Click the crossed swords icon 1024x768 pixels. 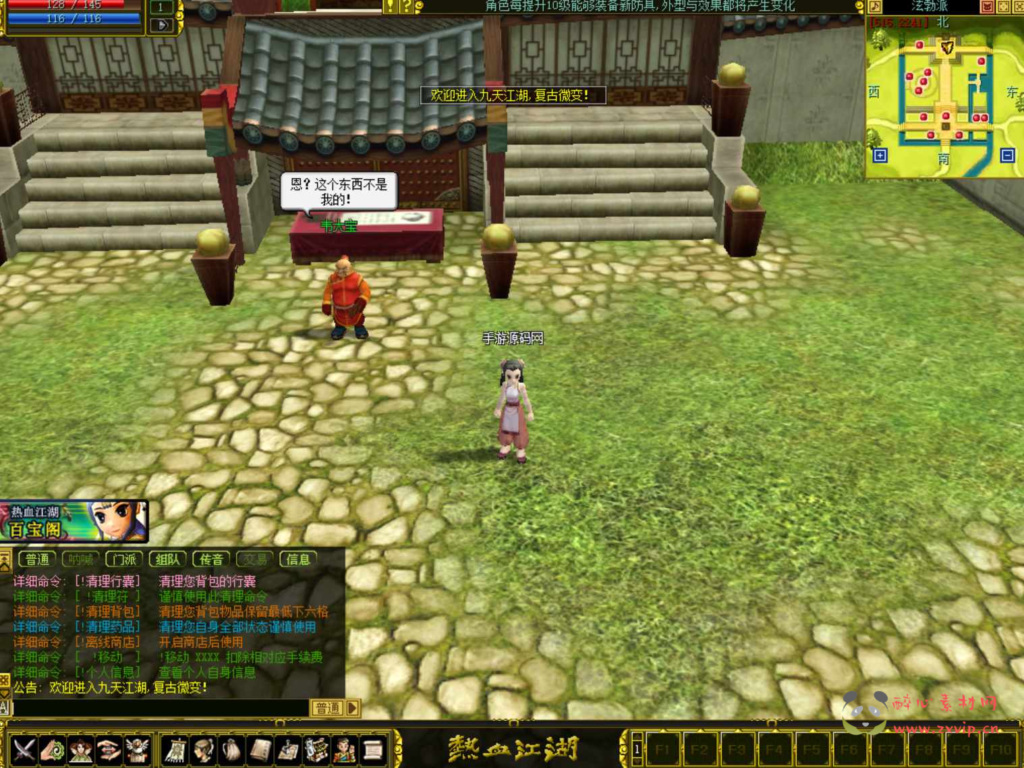tap(24, 749)
